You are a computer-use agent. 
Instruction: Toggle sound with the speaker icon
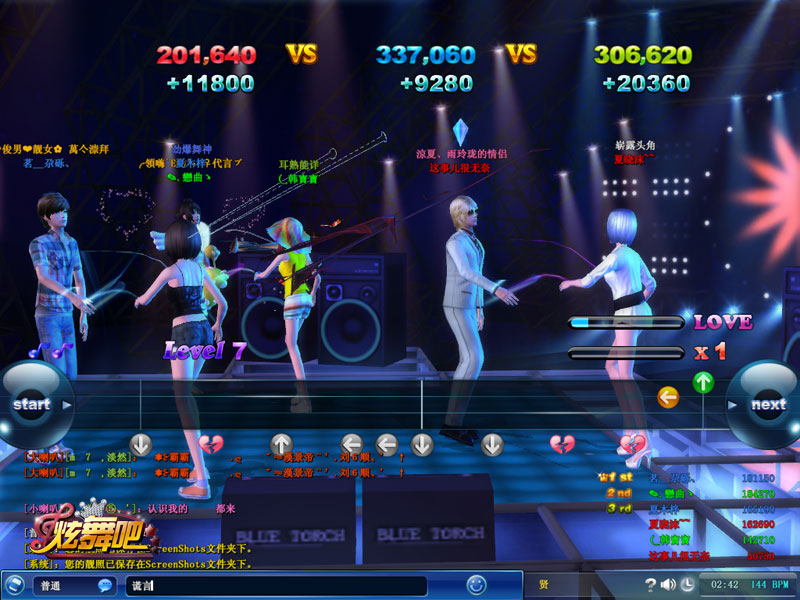pos(668,584)
